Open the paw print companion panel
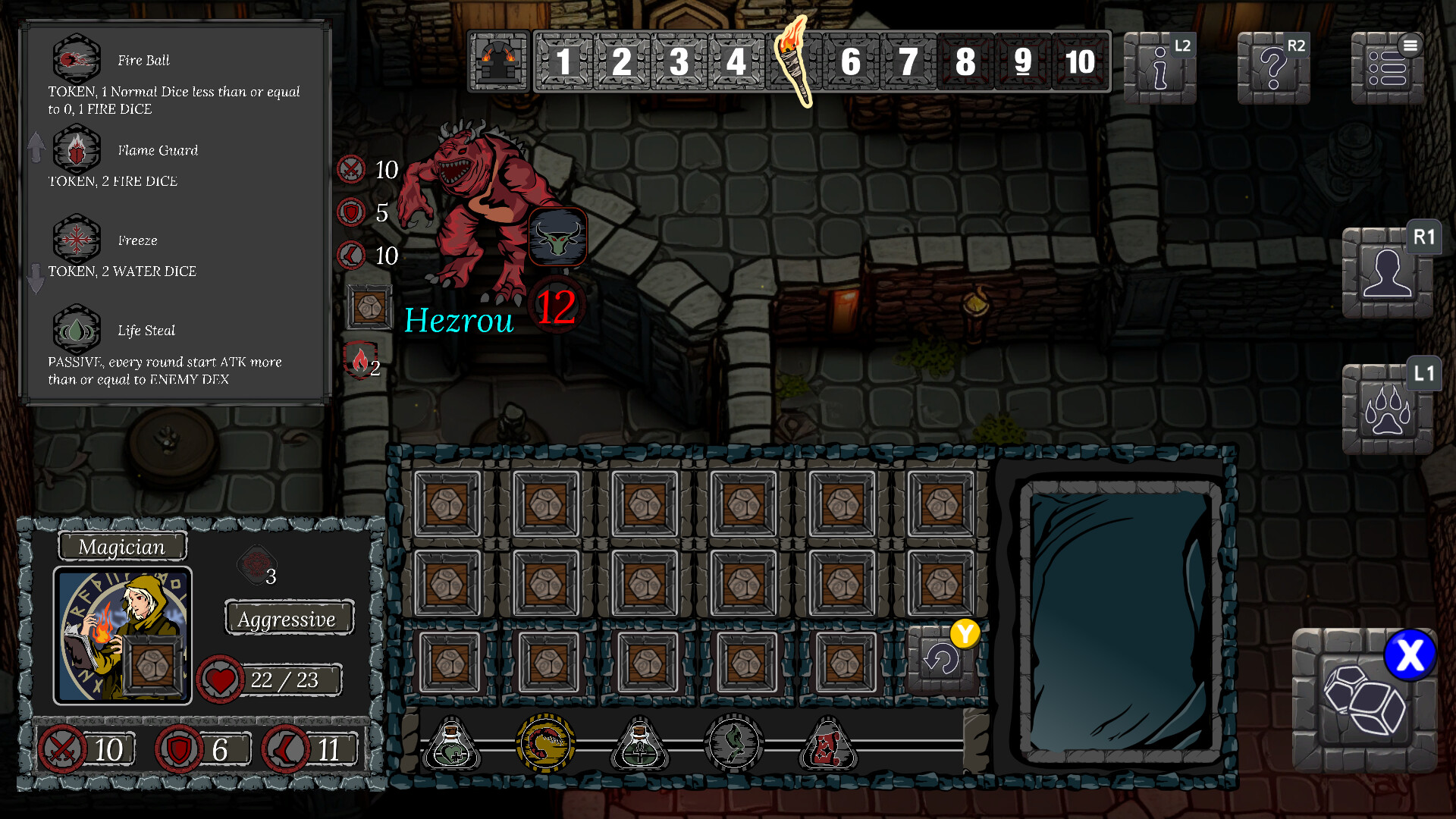Image resolution: width=1456 pixels, height=819 pixels. pos(1387,409)
